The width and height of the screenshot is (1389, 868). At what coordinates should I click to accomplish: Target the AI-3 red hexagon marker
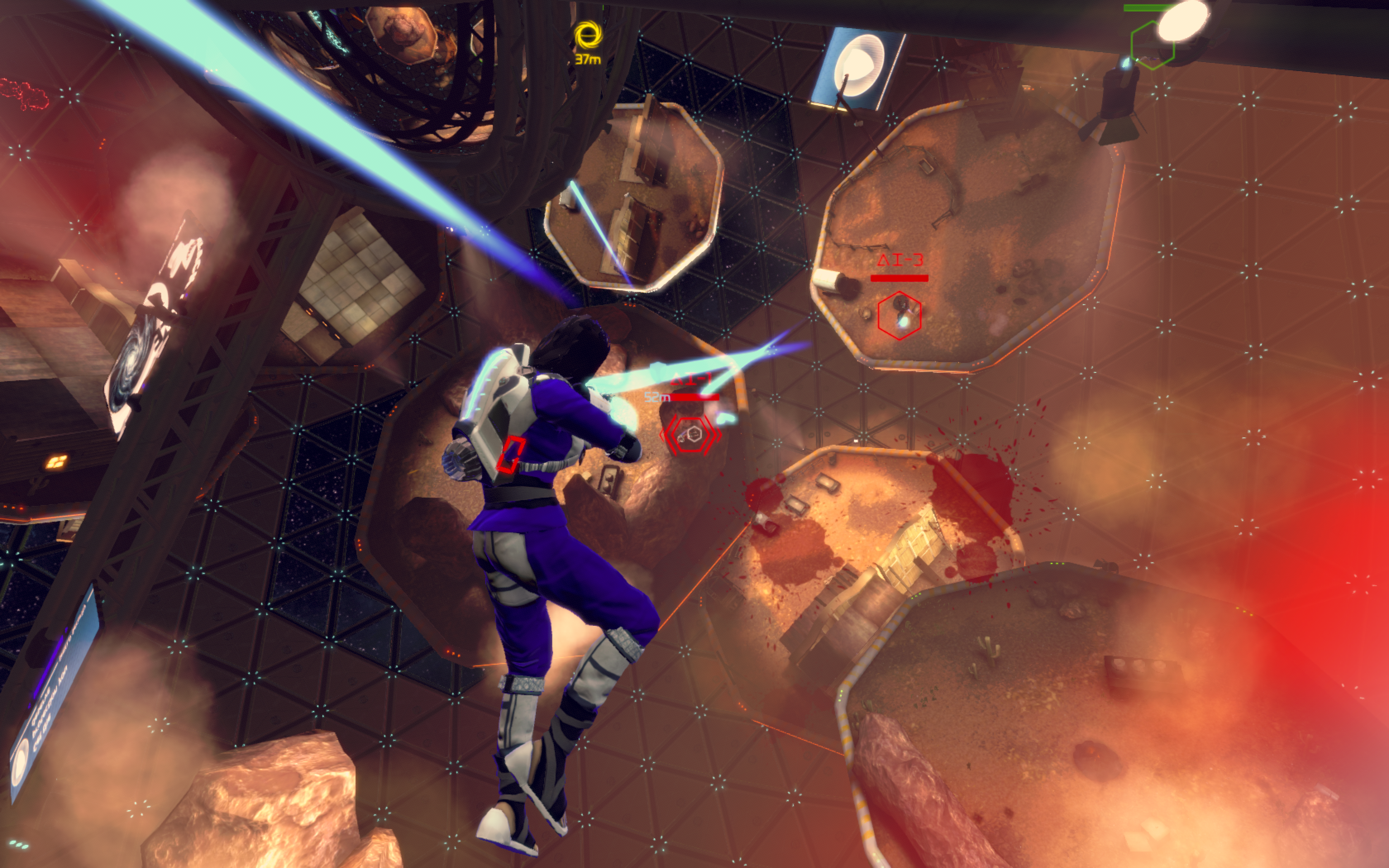tap(899, 315)
